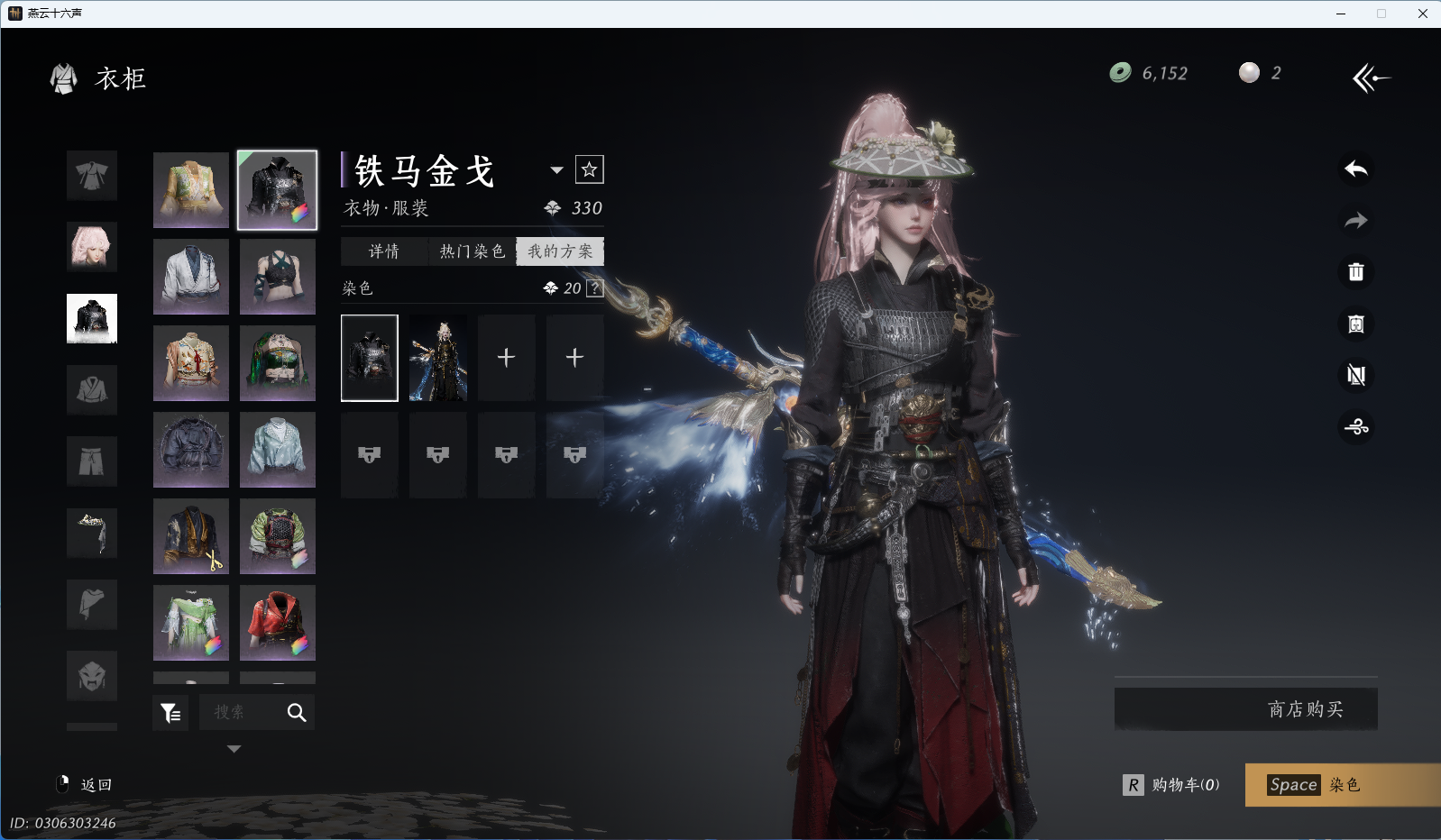Select the saved dye scheme with blue wings

tap(438, 358)
